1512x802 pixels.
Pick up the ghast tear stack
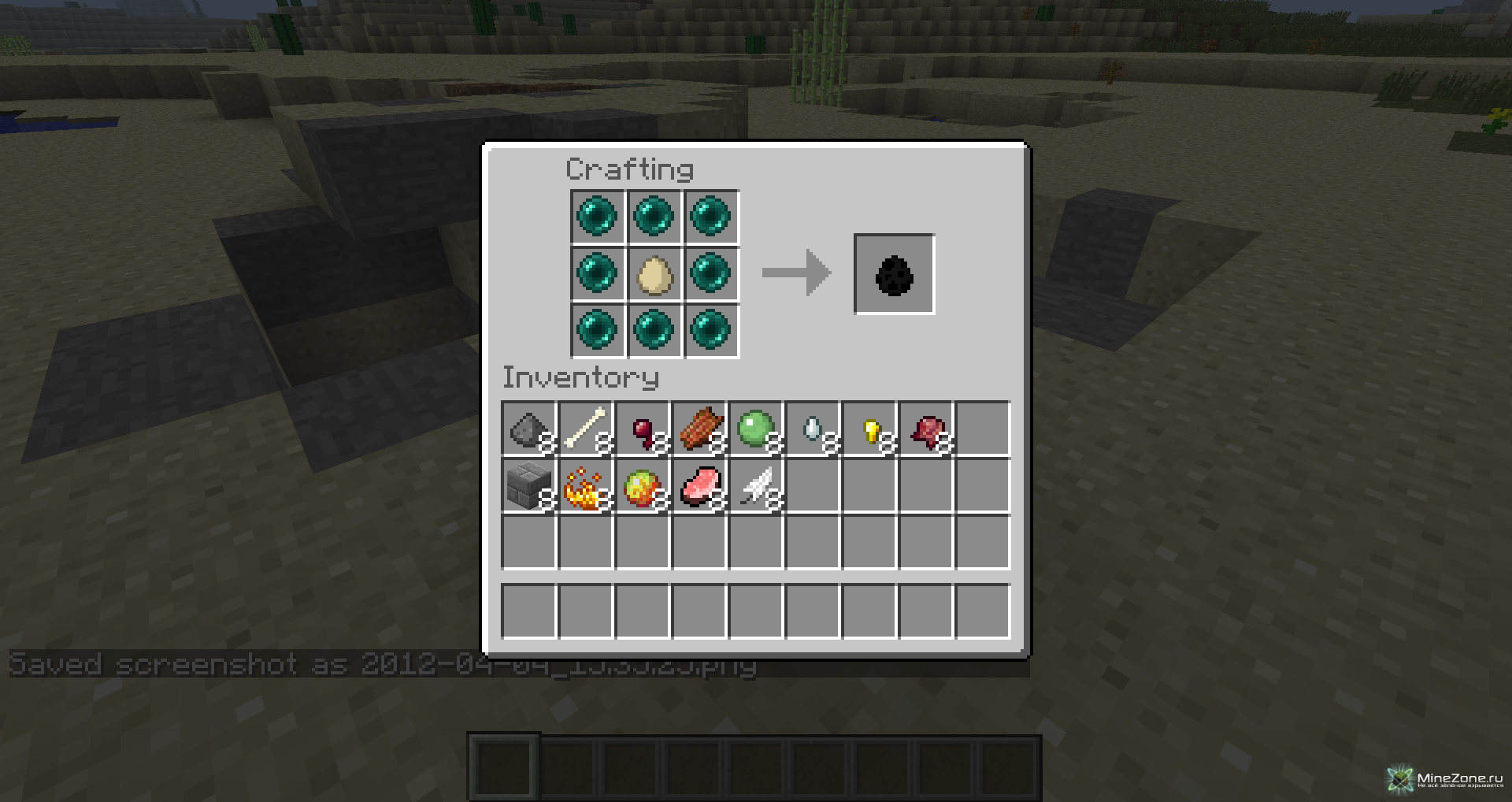tap(813, 429)
